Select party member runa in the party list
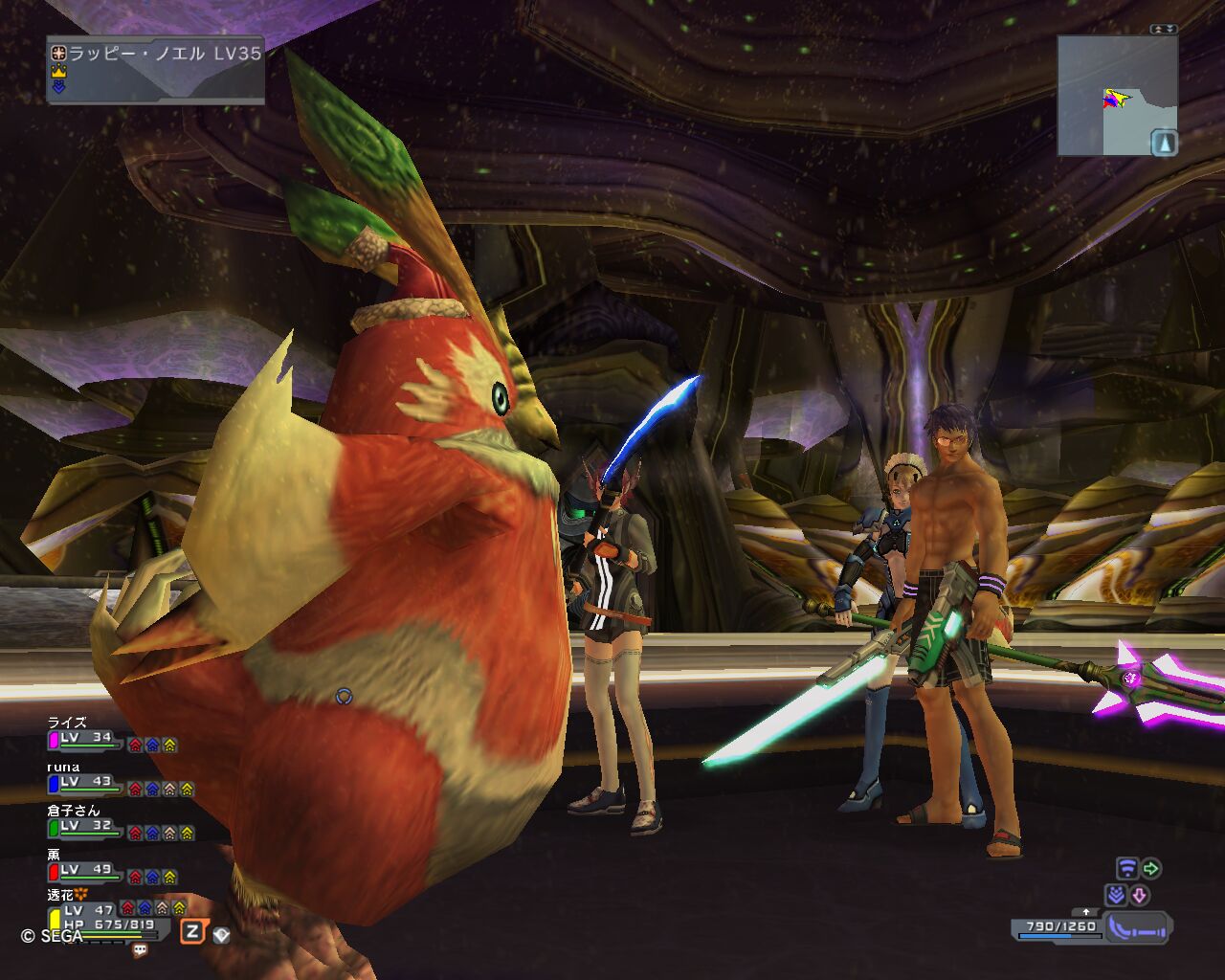This screenshot has height=980, width=1225. [x=63, y=767]
